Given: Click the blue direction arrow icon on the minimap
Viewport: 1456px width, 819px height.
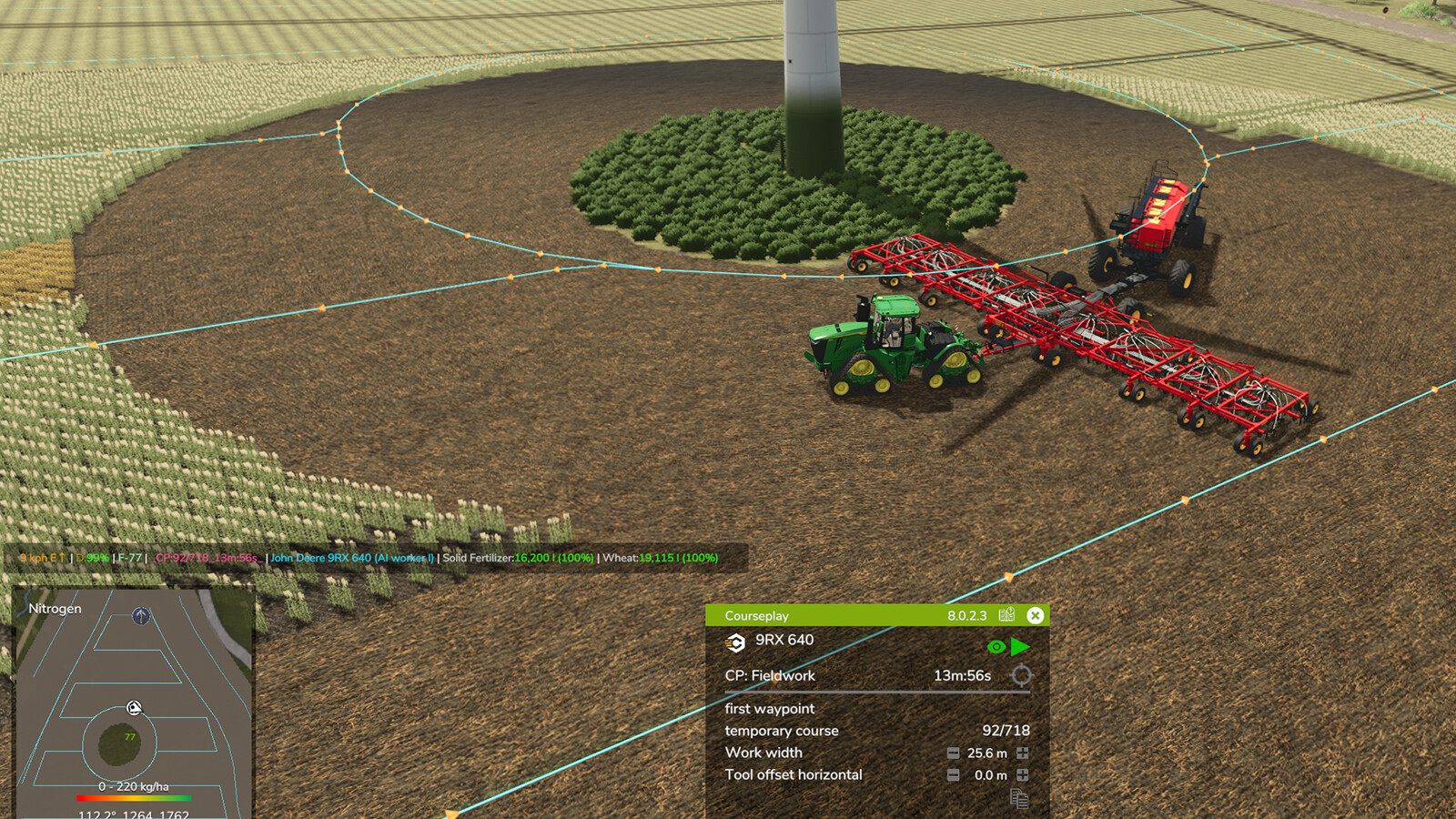Looking at the screenshot, I should click(x=140, y=615).
